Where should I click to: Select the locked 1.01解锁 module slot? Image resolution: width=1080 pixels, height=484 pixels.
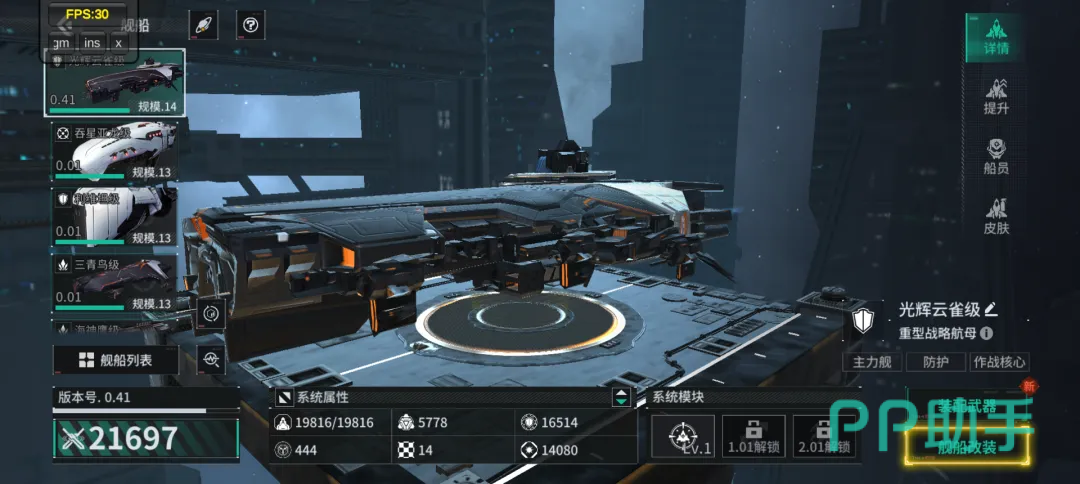tap(753, 438)
